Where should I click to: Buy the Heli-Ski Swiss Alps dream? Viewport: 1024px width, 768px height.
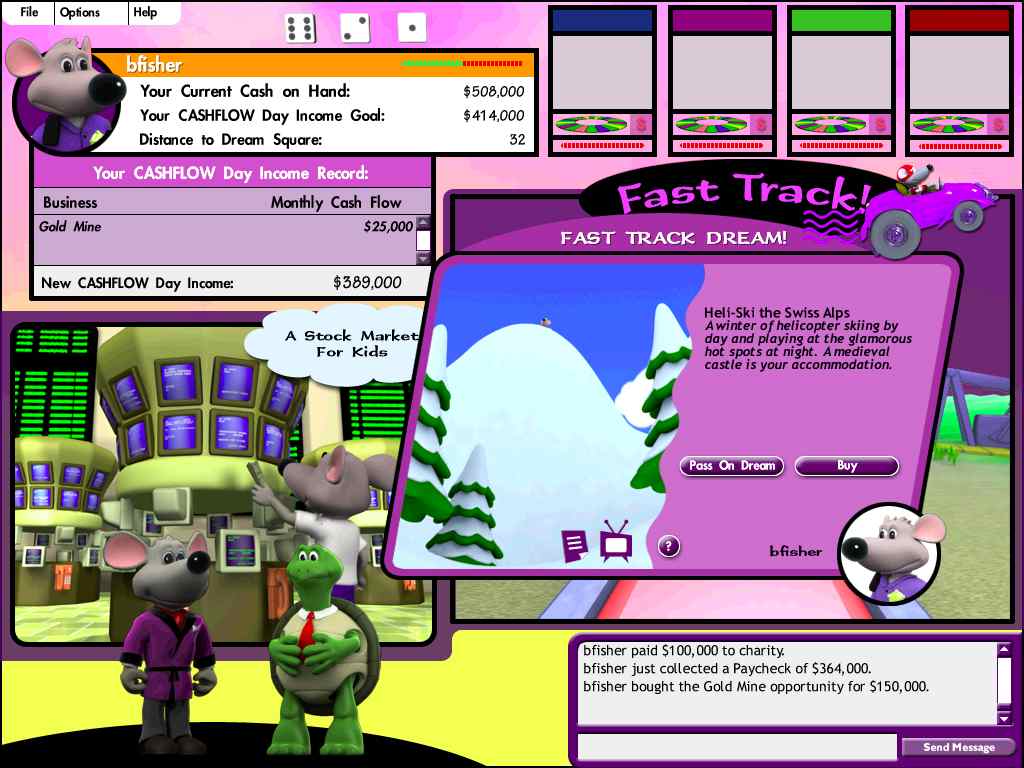(x=846, y=466)
